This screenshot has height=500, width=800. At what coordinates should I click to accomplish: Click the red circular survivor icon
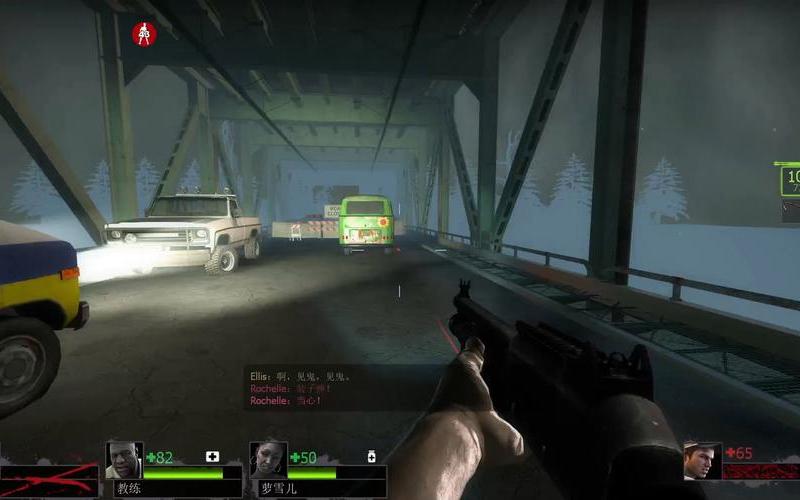coord(144,35)
